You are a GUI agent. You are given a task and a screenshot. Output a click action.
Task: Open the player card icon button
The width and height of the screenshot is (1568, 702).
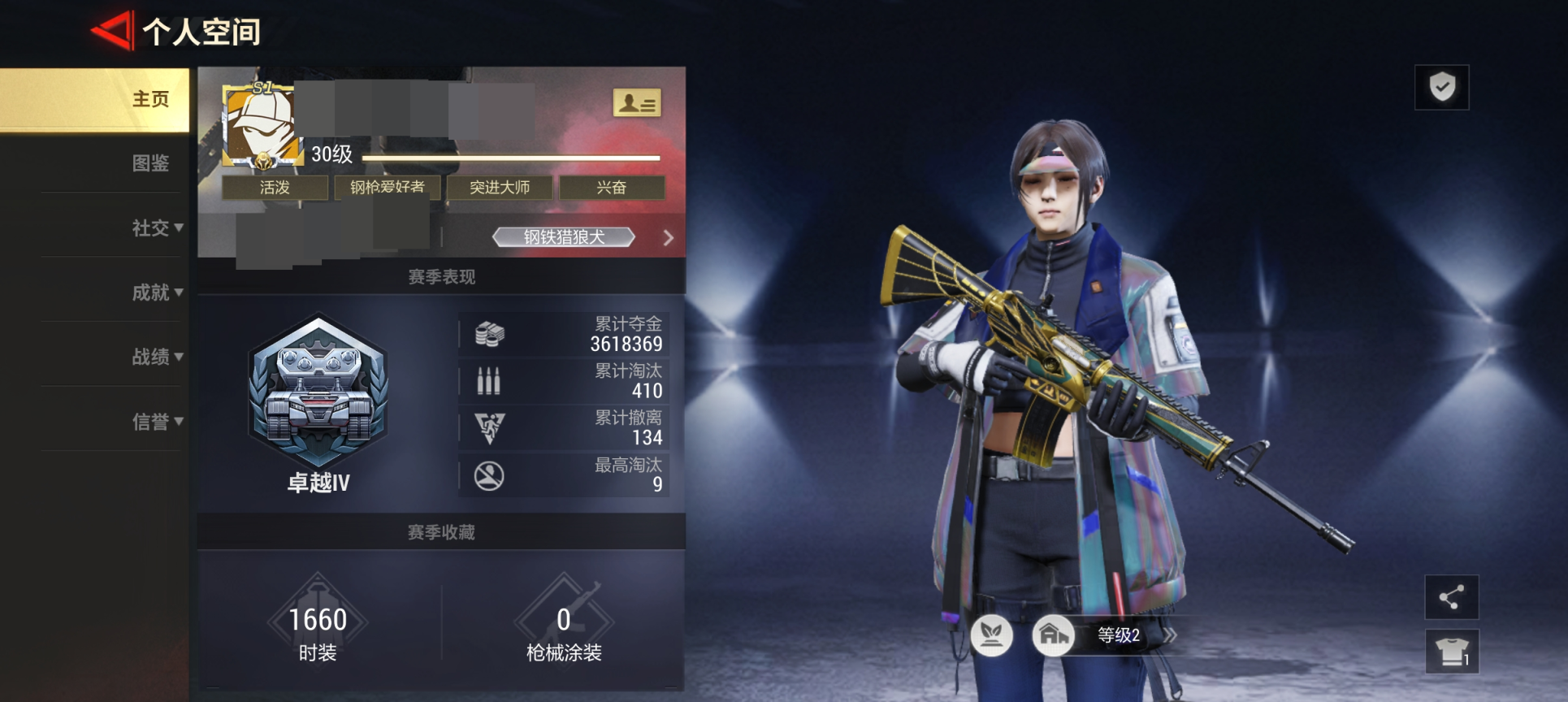point(636,103)
